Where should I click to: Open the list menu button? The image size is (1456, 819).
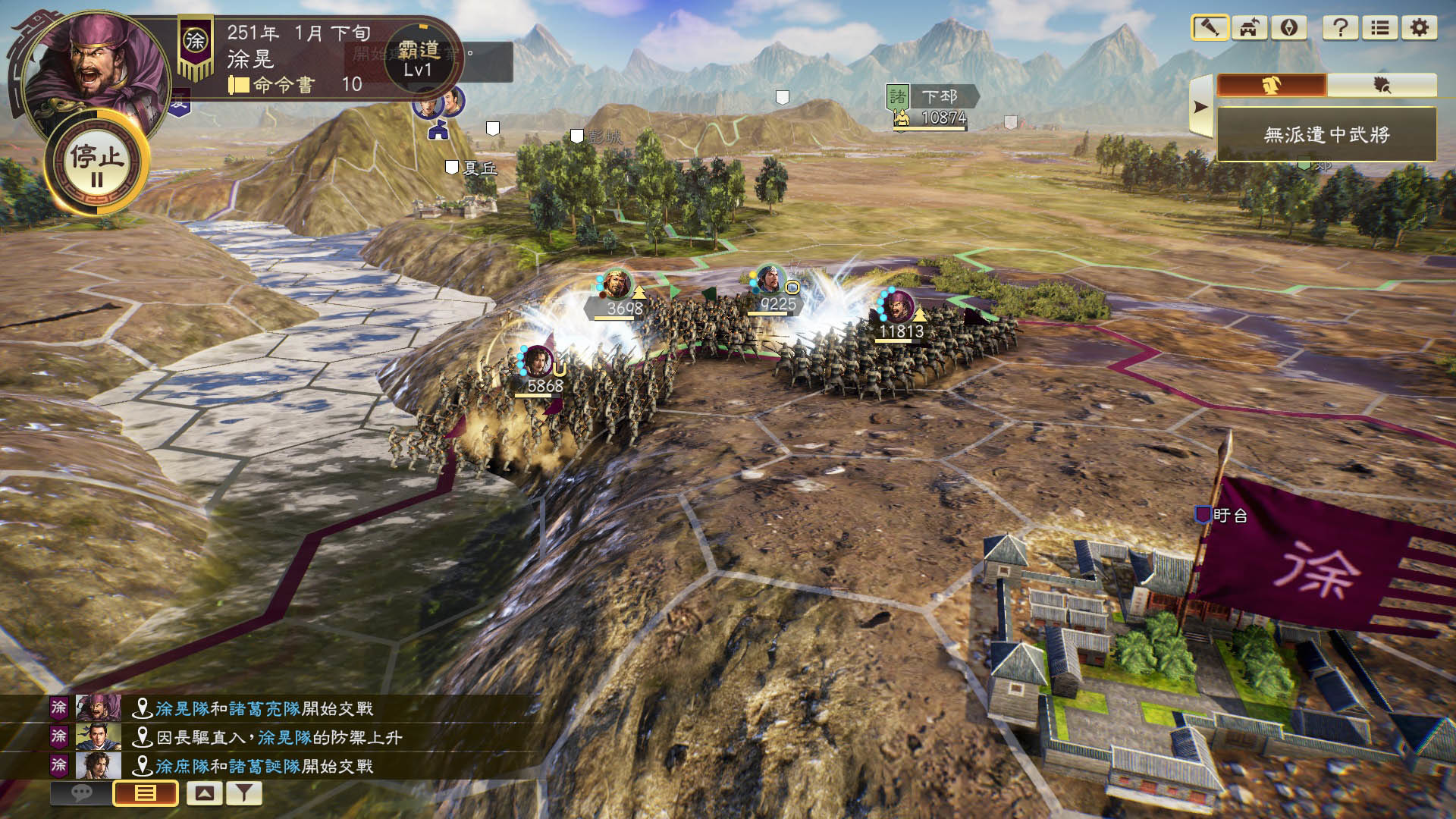(x=1380, y=28)
